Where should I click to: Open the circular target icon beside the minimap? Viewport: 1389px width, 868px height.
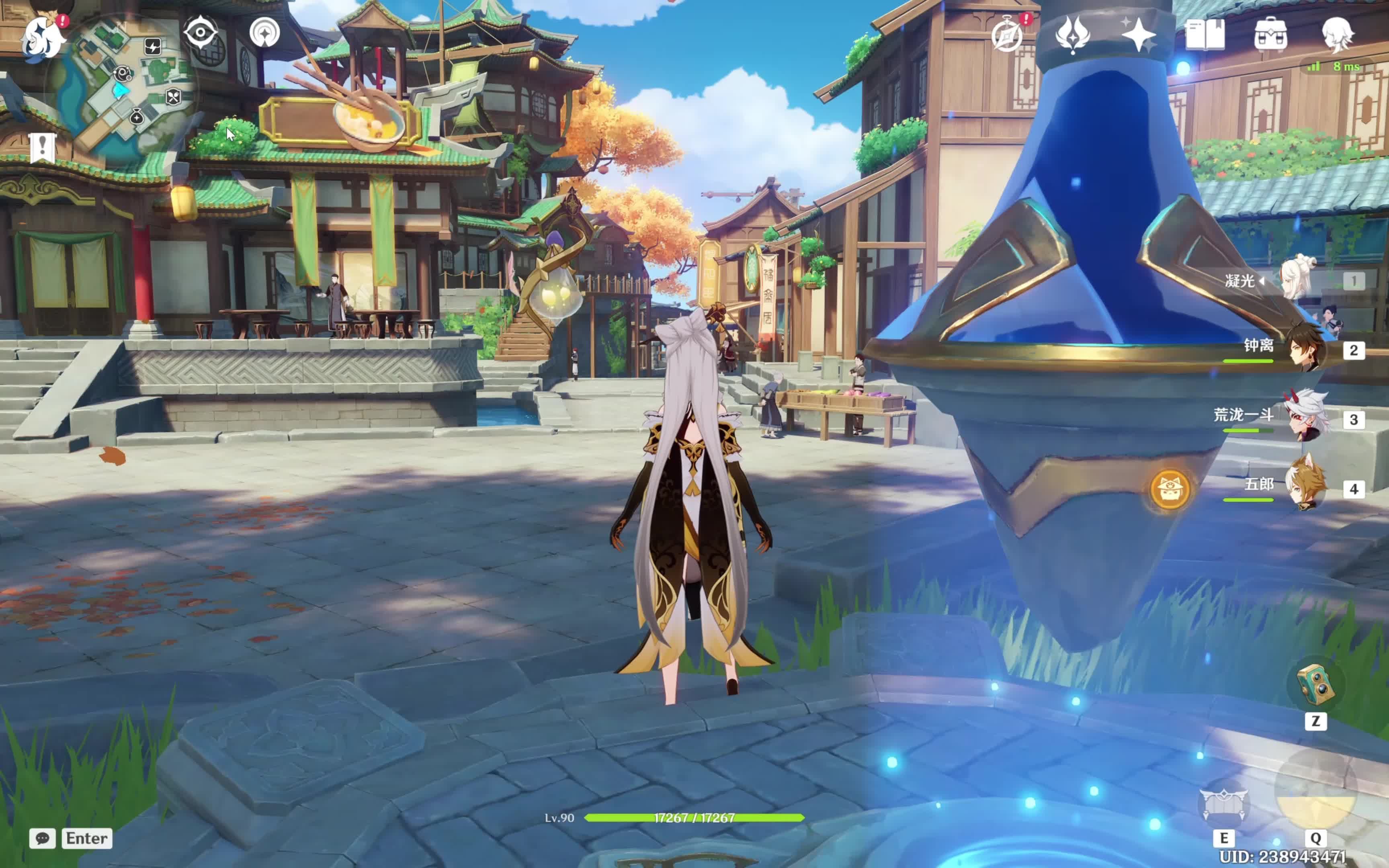[264, 32]
